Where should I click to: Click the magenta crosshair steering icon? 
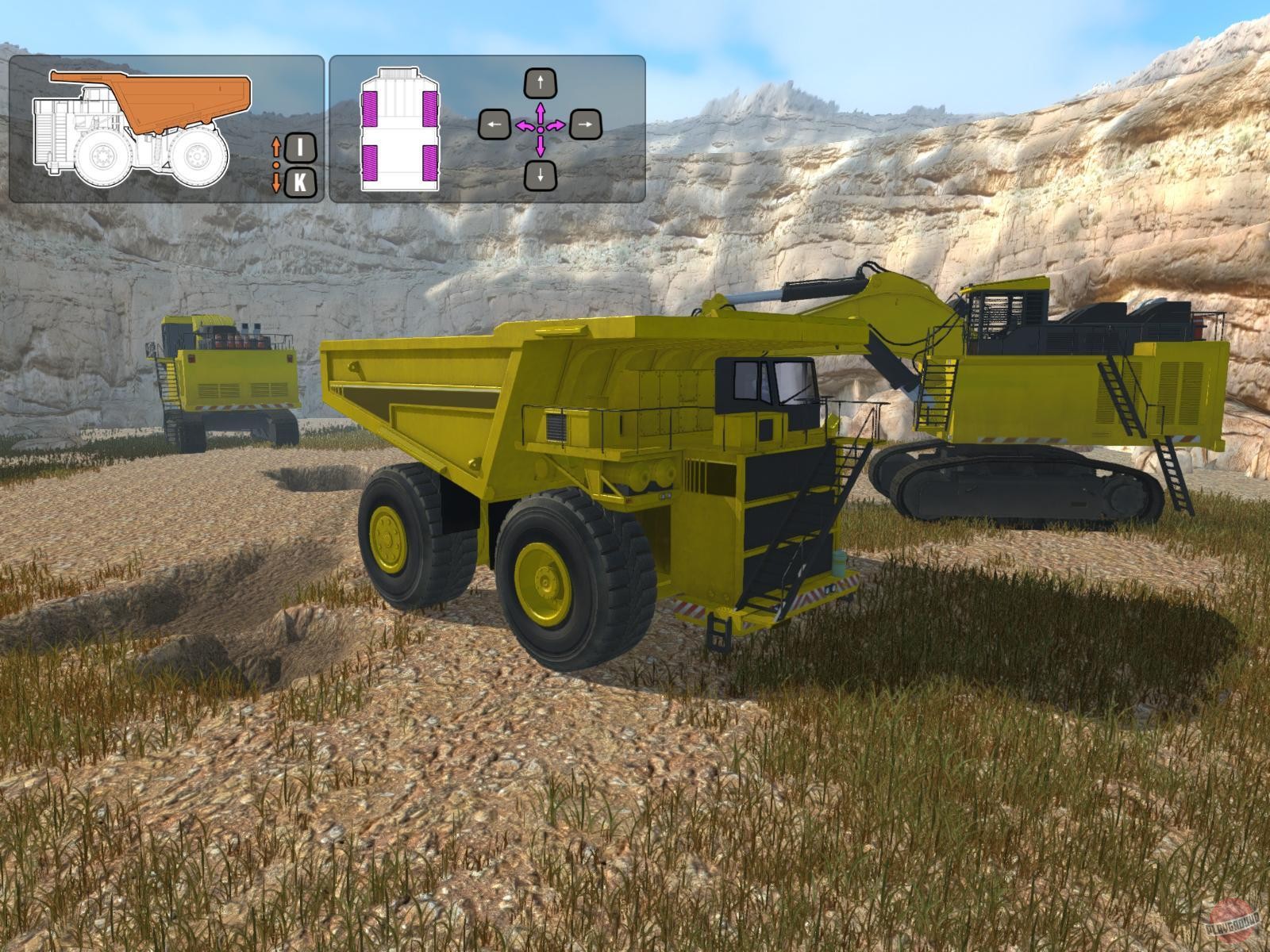click(x=540, y=129)
